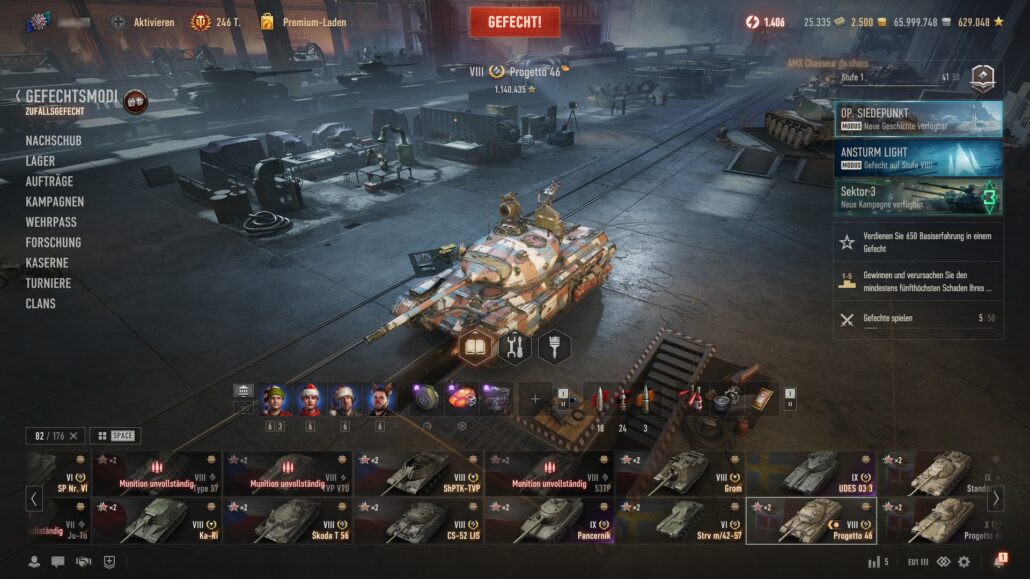Start the battle with the Gefecht! button
The width and height of the screenshot is (1030, 579).
pyautogui.click(x=514, y=22)
